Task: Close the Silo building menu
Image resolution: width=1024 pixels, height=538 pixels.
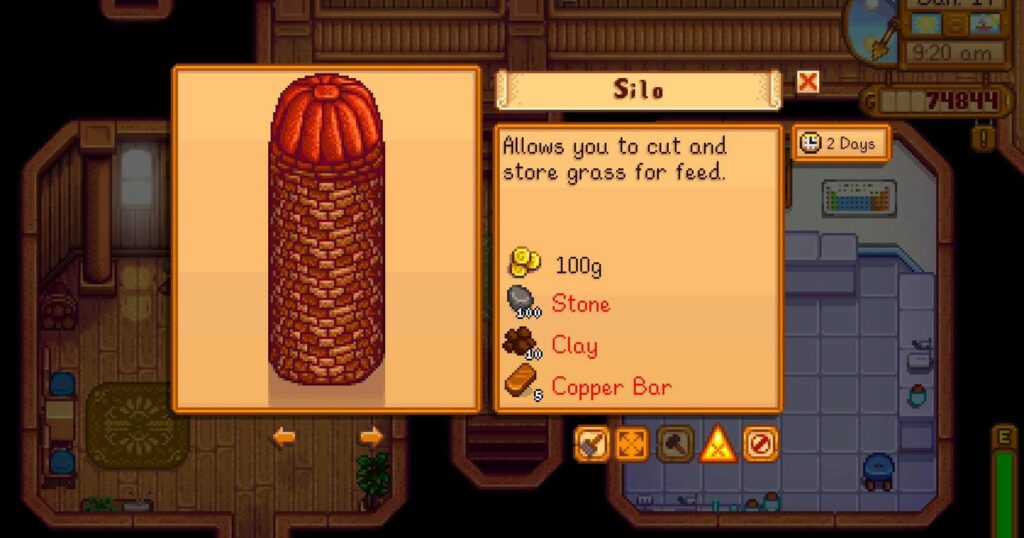Action: [x=808, y=83]
